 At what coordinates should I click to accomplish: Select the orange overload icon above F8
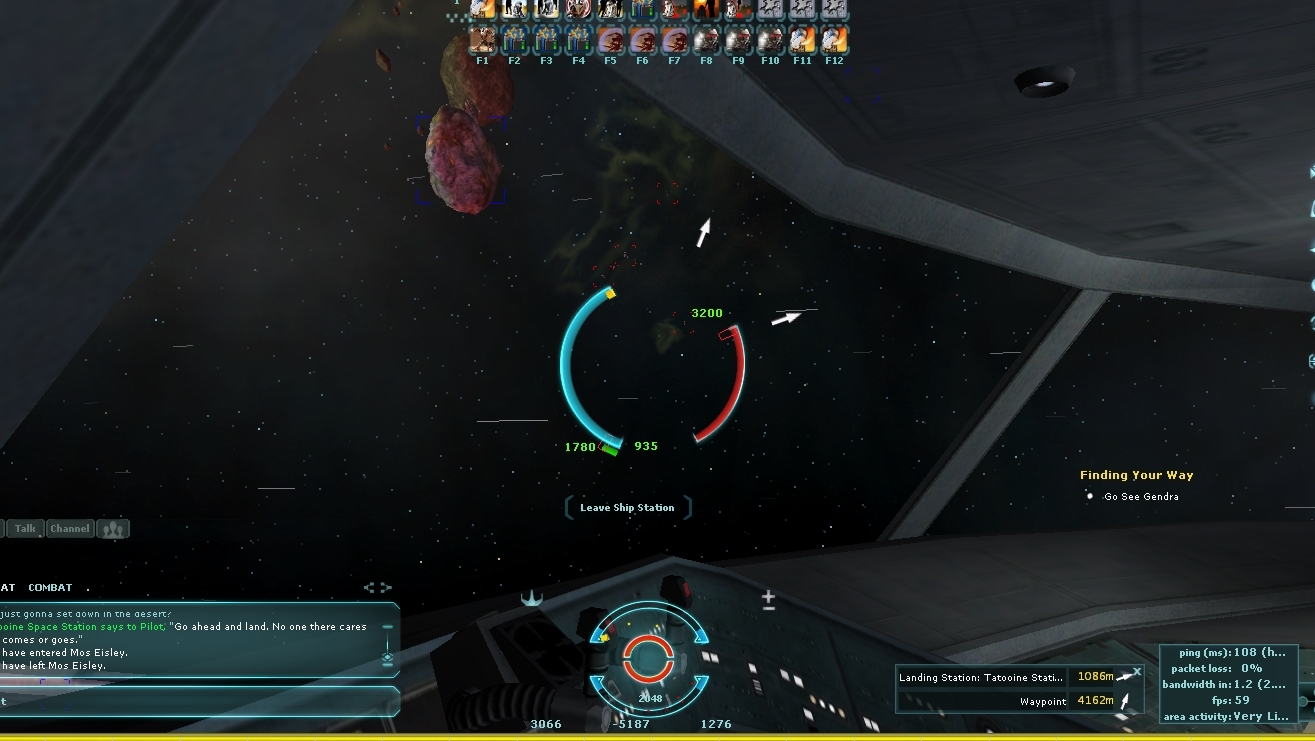(x=706, y=10)
